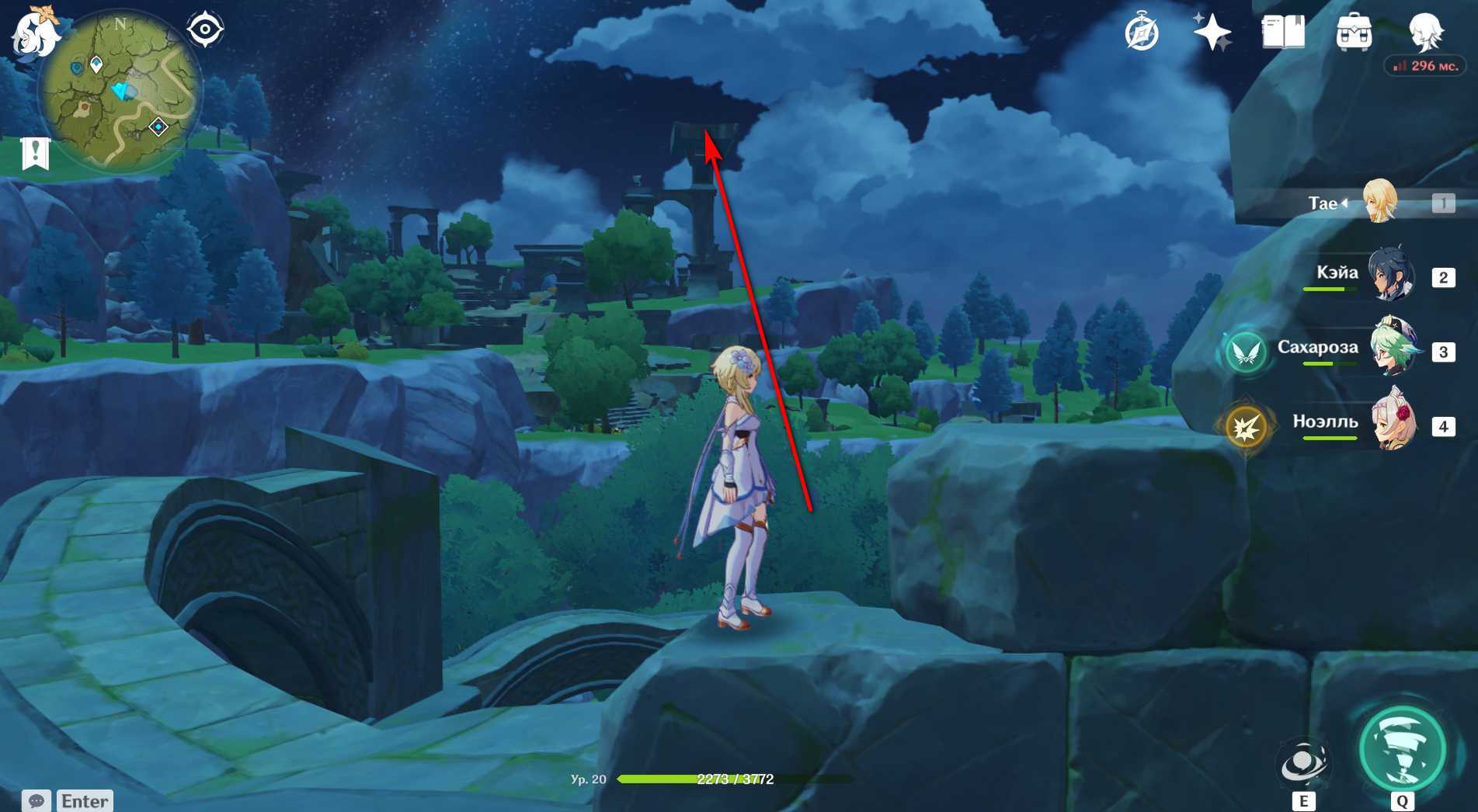The height and width of the screenshot is (812, 1478).
Task: Open the chat box speech bubble
Action: point(37,800)
